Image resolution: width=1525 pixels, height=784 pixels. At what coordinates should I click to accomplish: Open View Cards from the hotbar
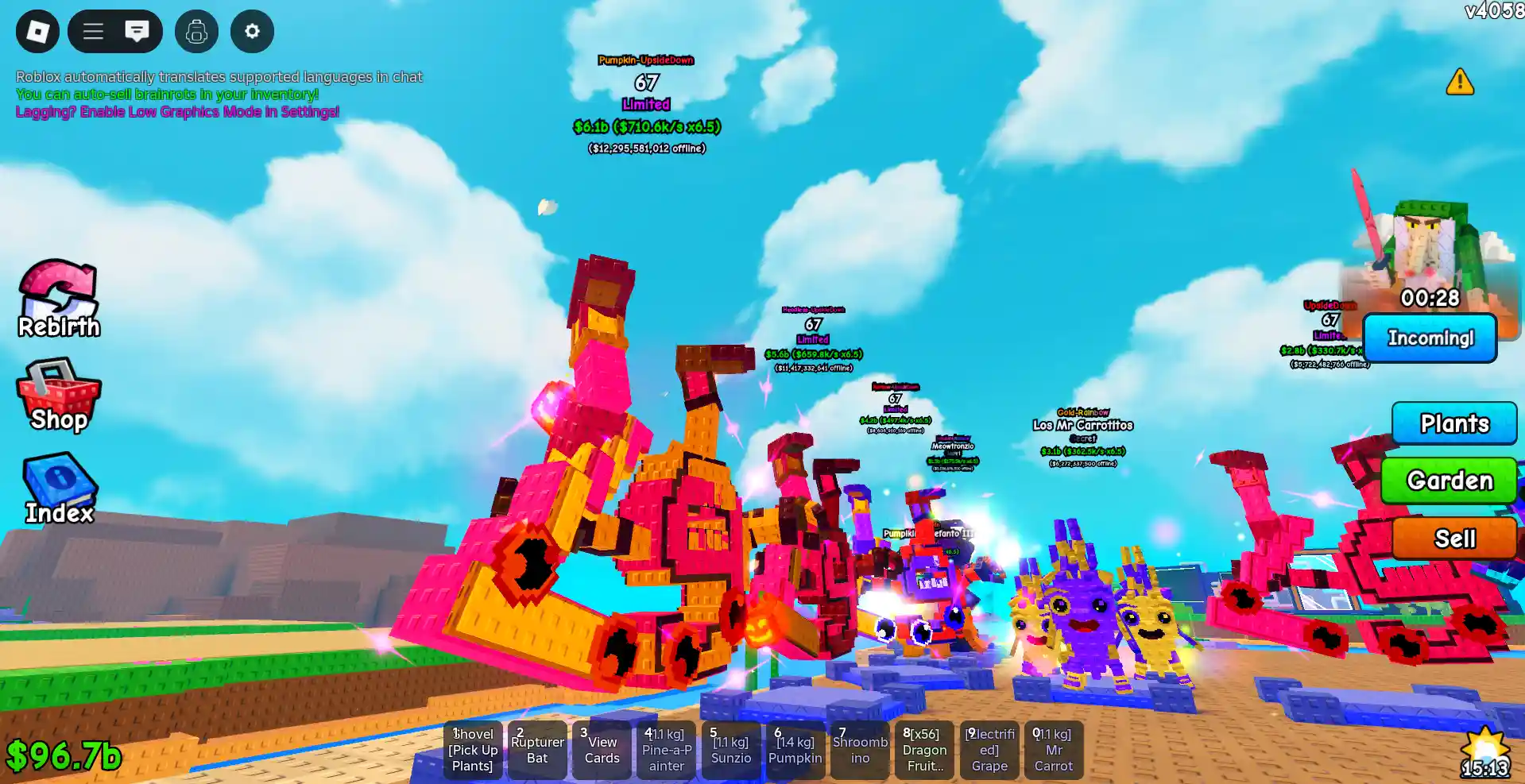[602, 750]
